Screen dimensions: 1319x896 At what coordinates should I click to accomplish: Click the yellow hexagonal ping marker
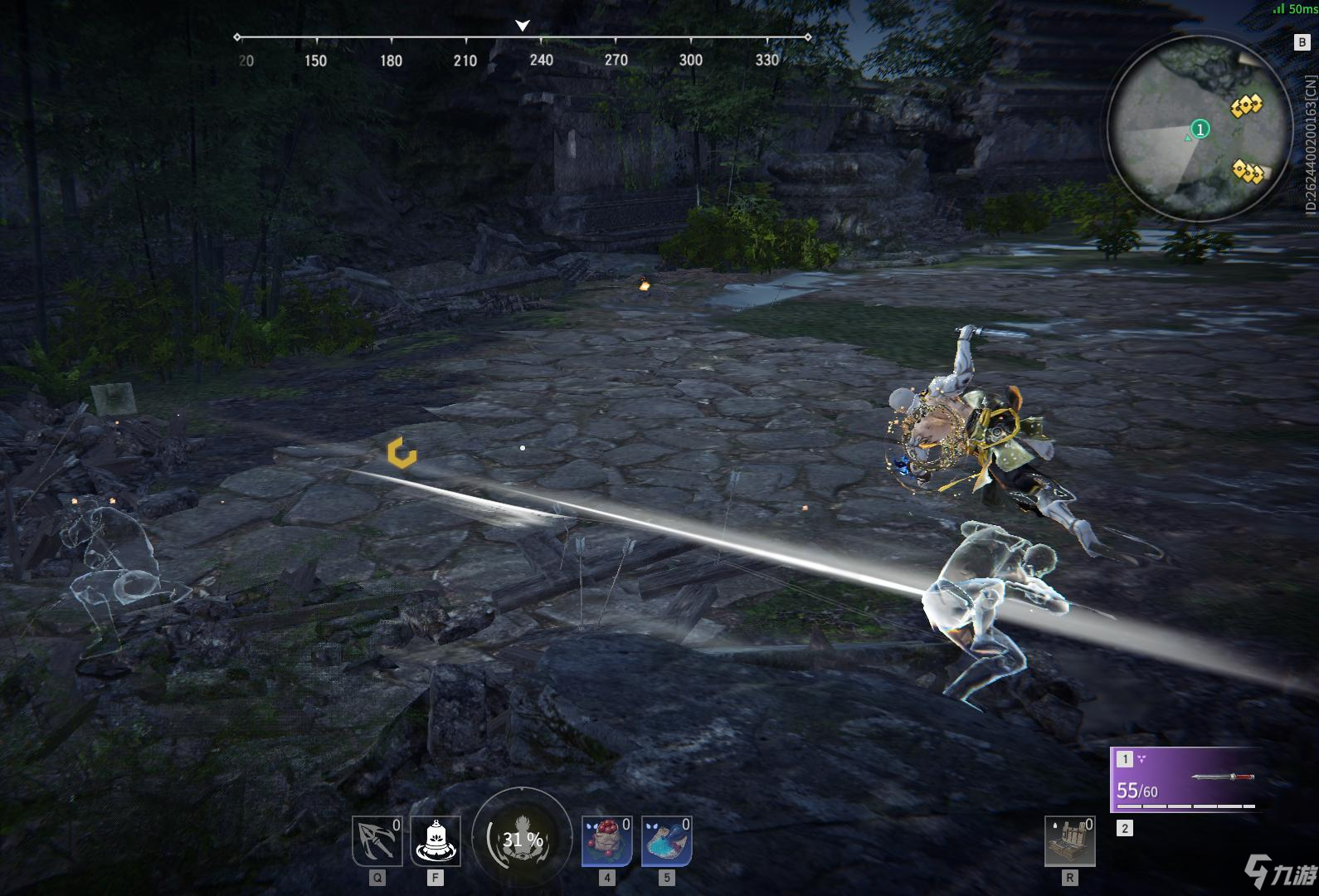pyautogui.click(x=402, y=453)
